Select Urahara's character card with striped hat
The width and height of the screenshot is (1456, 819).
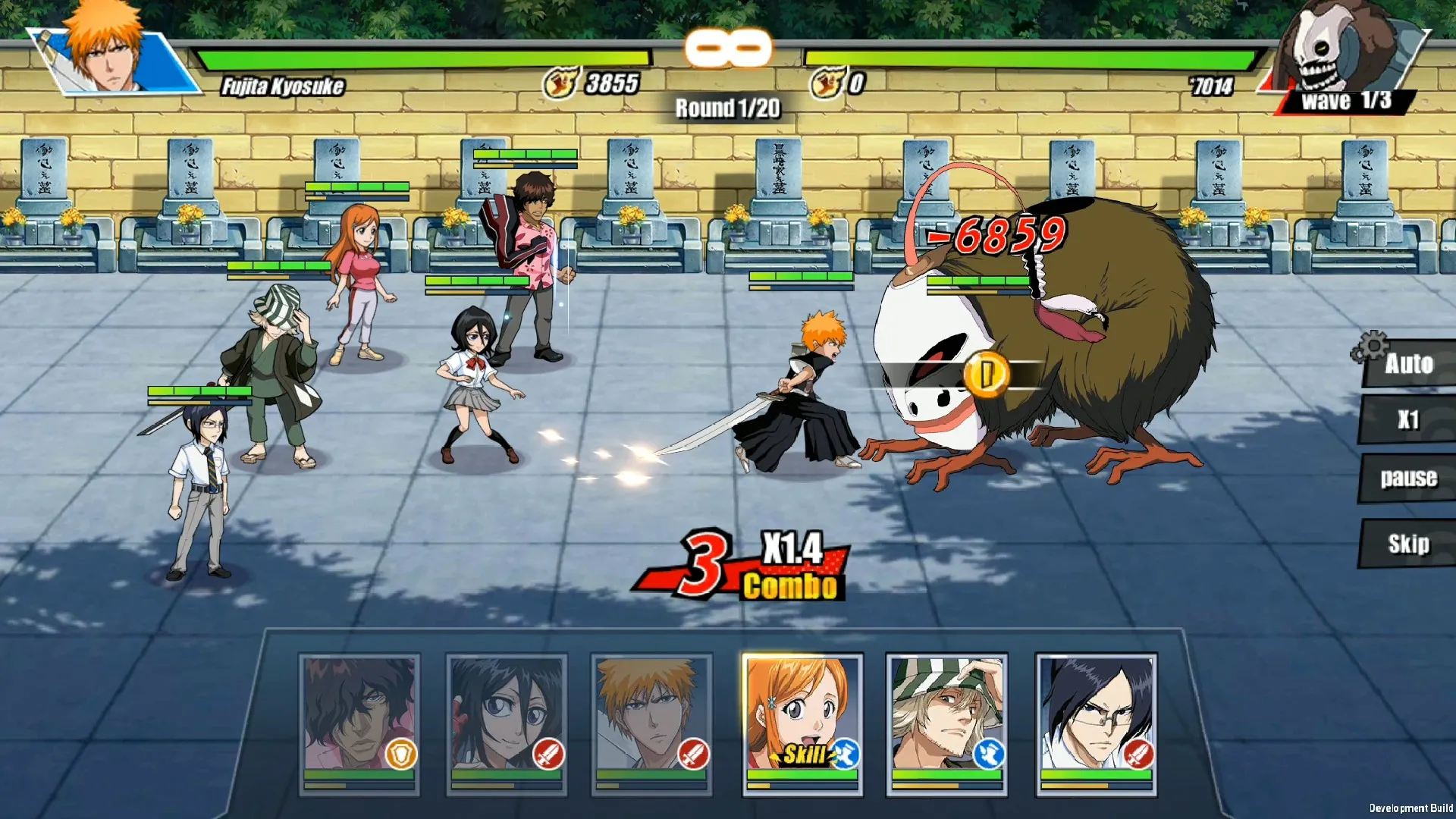[x=946, y=723]
